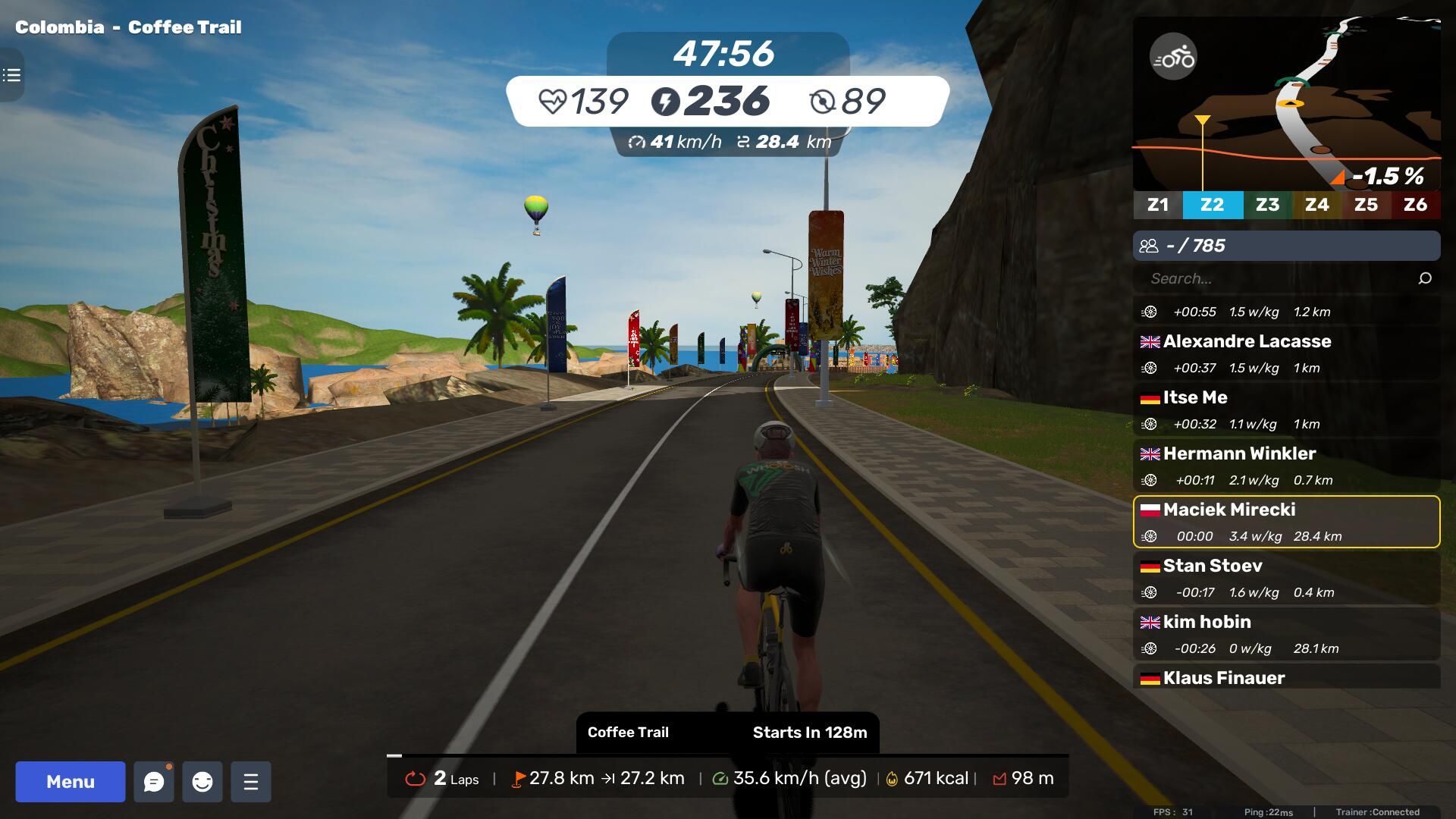Image resolution: width=1456 pixels, height=819 pixels.
Task: Open the chat speech bubble
Action: pyautogui.click(x=154, y=782)
